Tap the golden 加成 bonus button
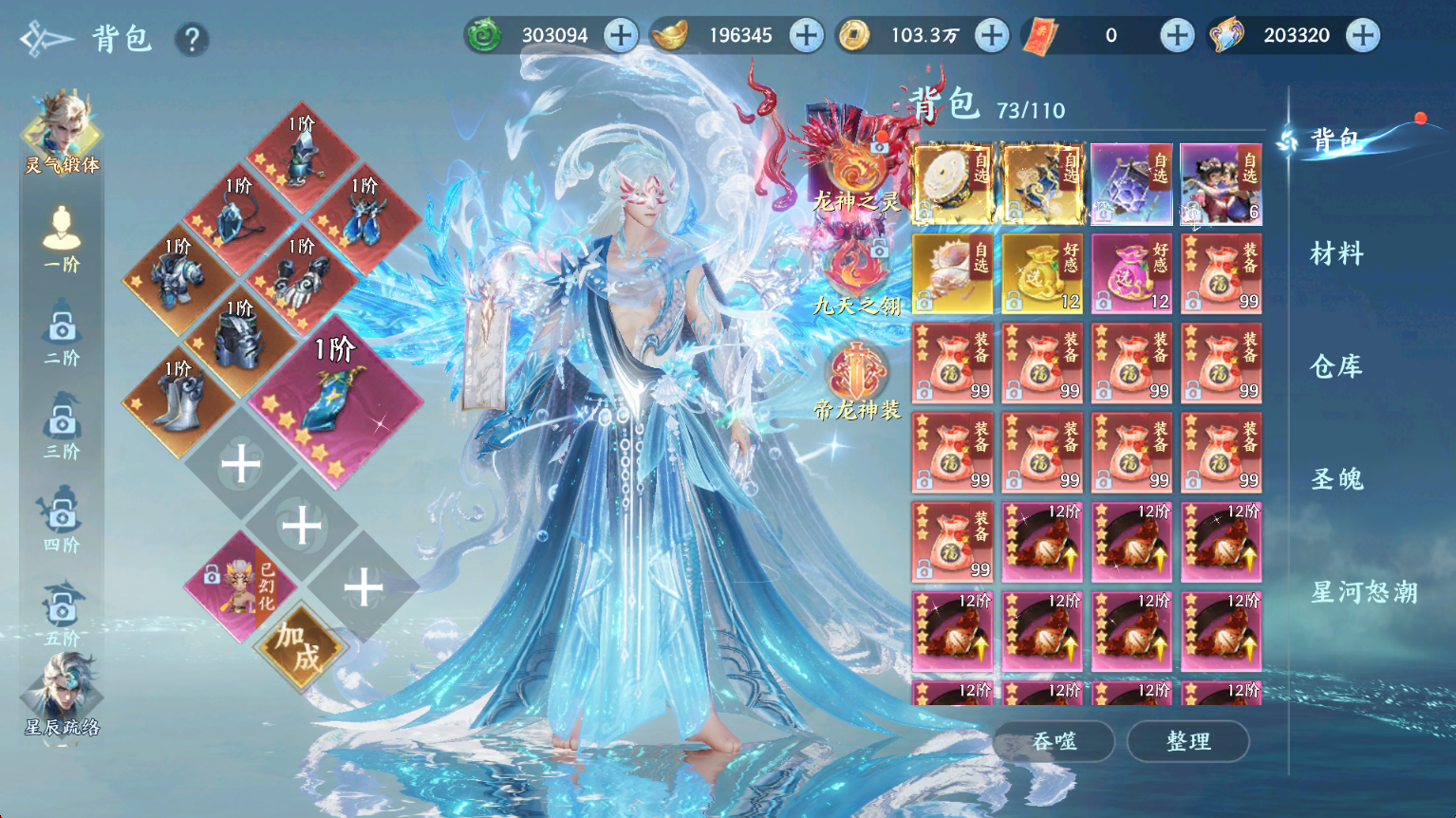The height and width of the screenshot is (818, 1456). pyautogui.click(x=302, y=647)
